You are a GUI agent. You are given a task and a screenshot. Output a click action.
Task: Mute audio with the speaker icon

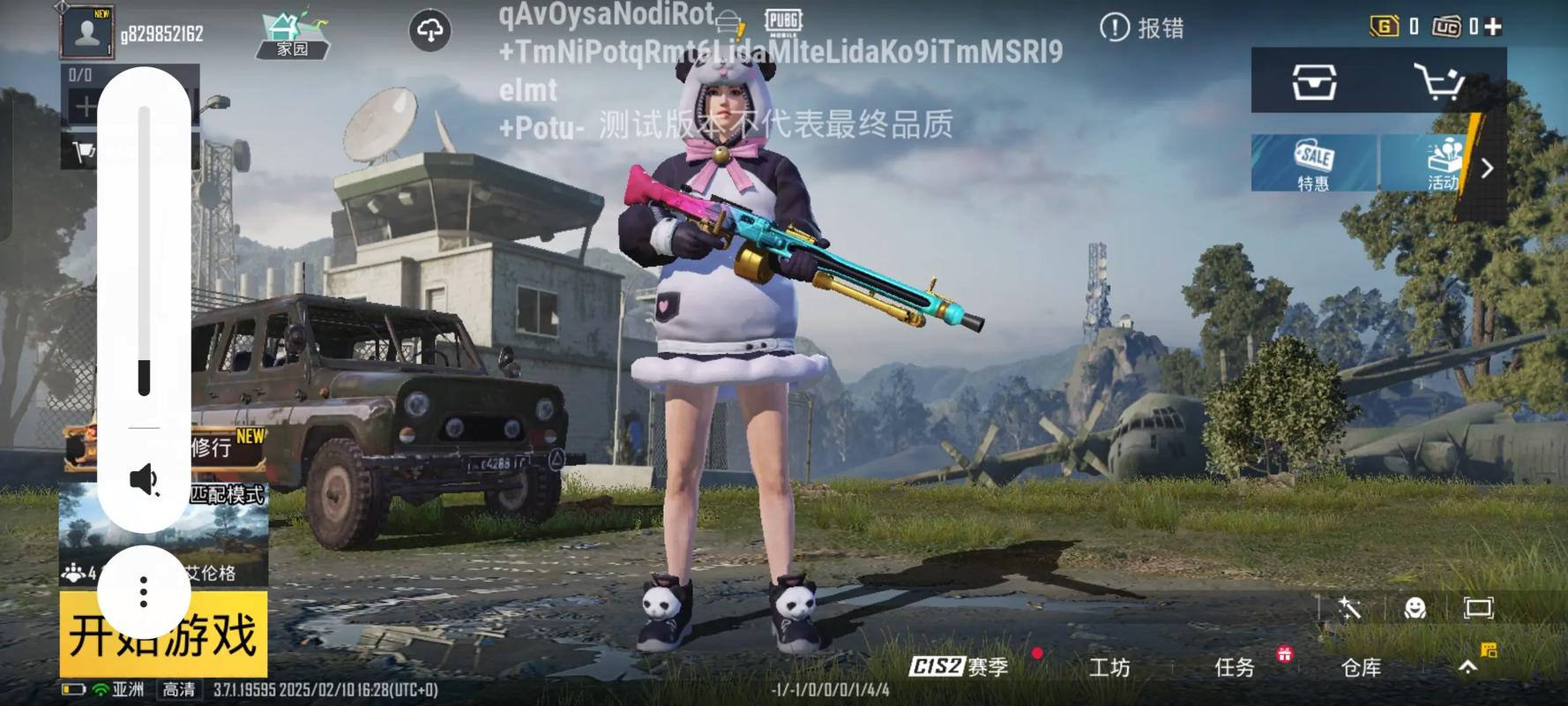tap(144, 480)
